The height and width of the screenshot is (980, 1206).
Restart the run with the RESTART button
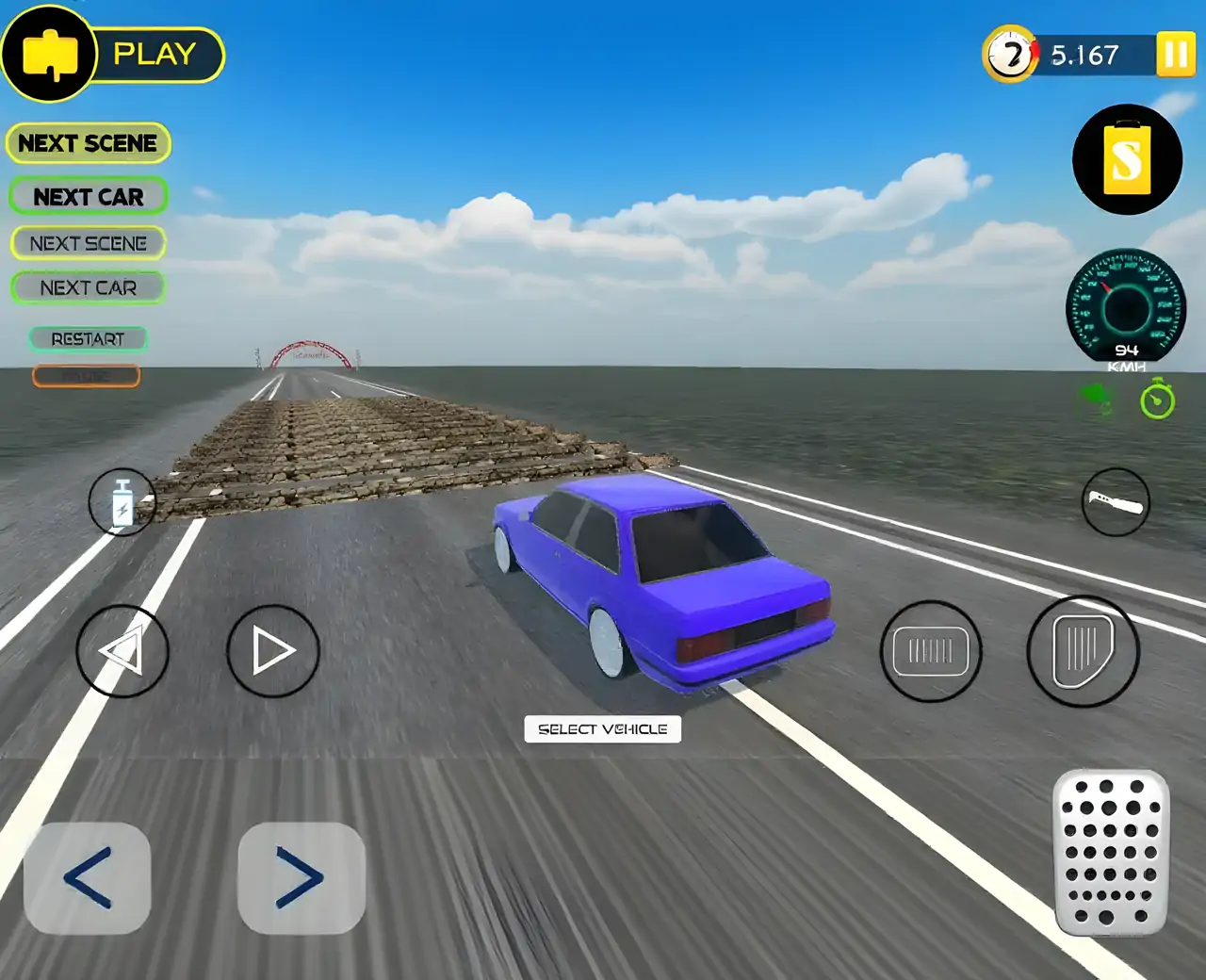[88, 339]
